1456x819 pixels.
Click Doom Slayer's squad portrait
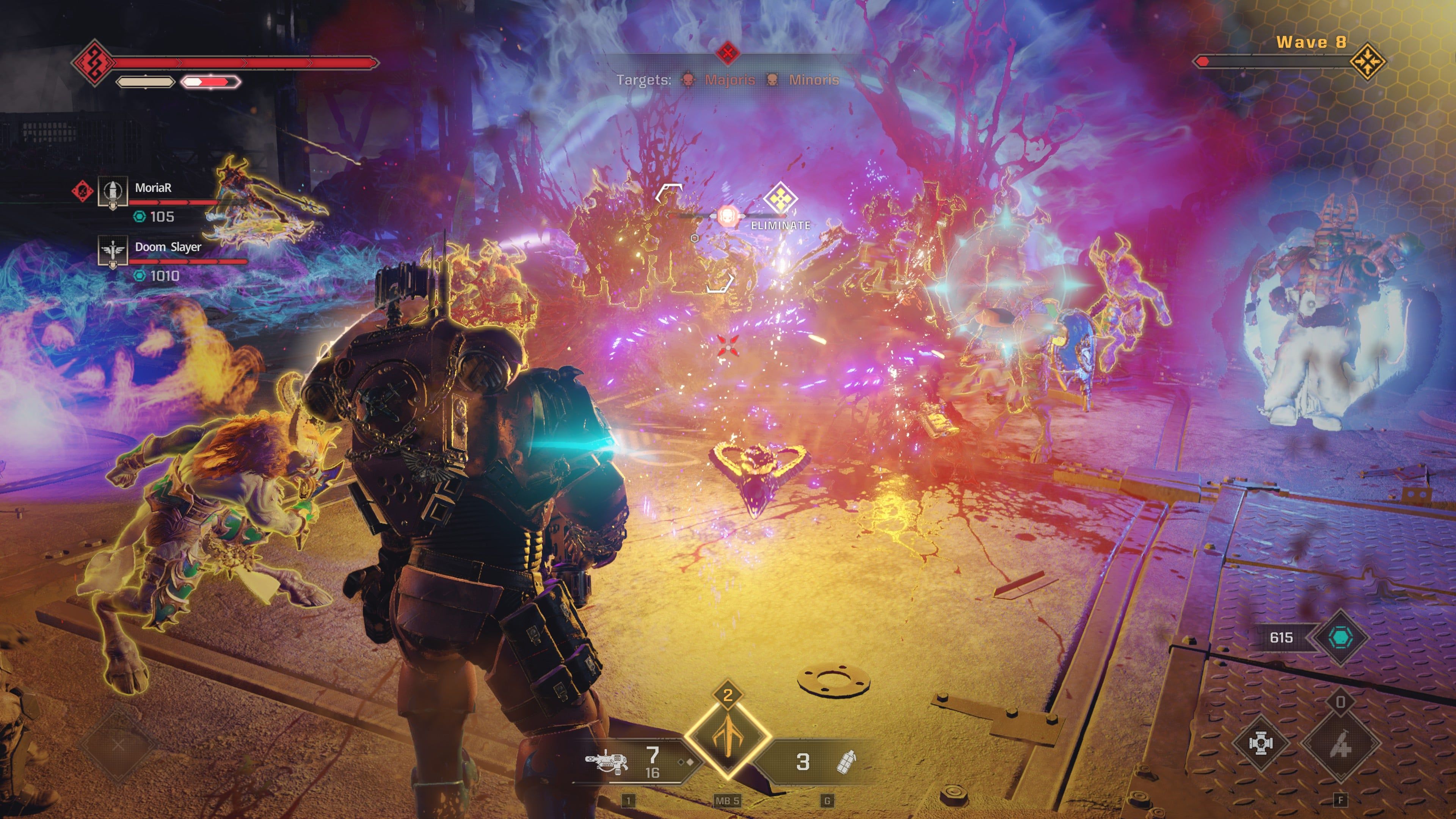pos(113,250)
